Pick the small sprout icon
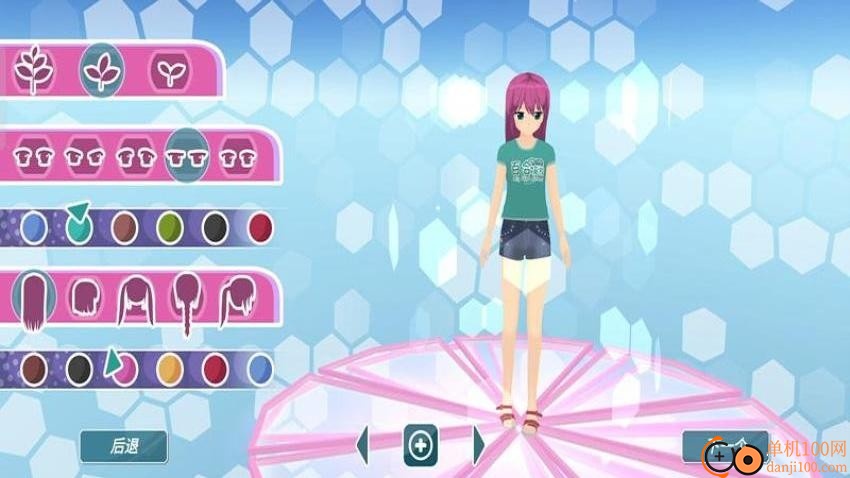850x478 pixels. coord(167,70)
